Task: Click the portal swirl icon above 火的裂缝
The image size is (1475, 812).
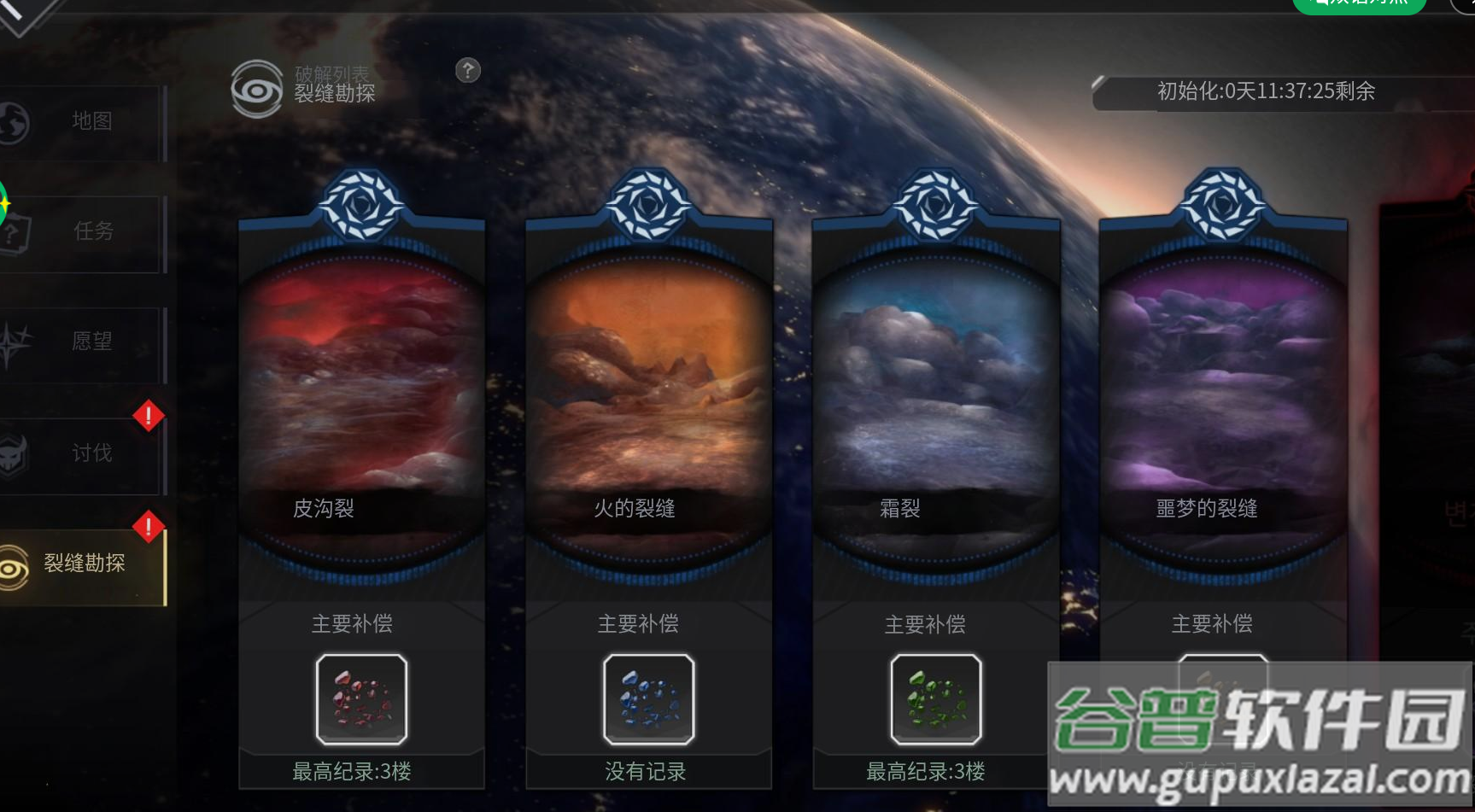Action: click(x=648, y=205)
